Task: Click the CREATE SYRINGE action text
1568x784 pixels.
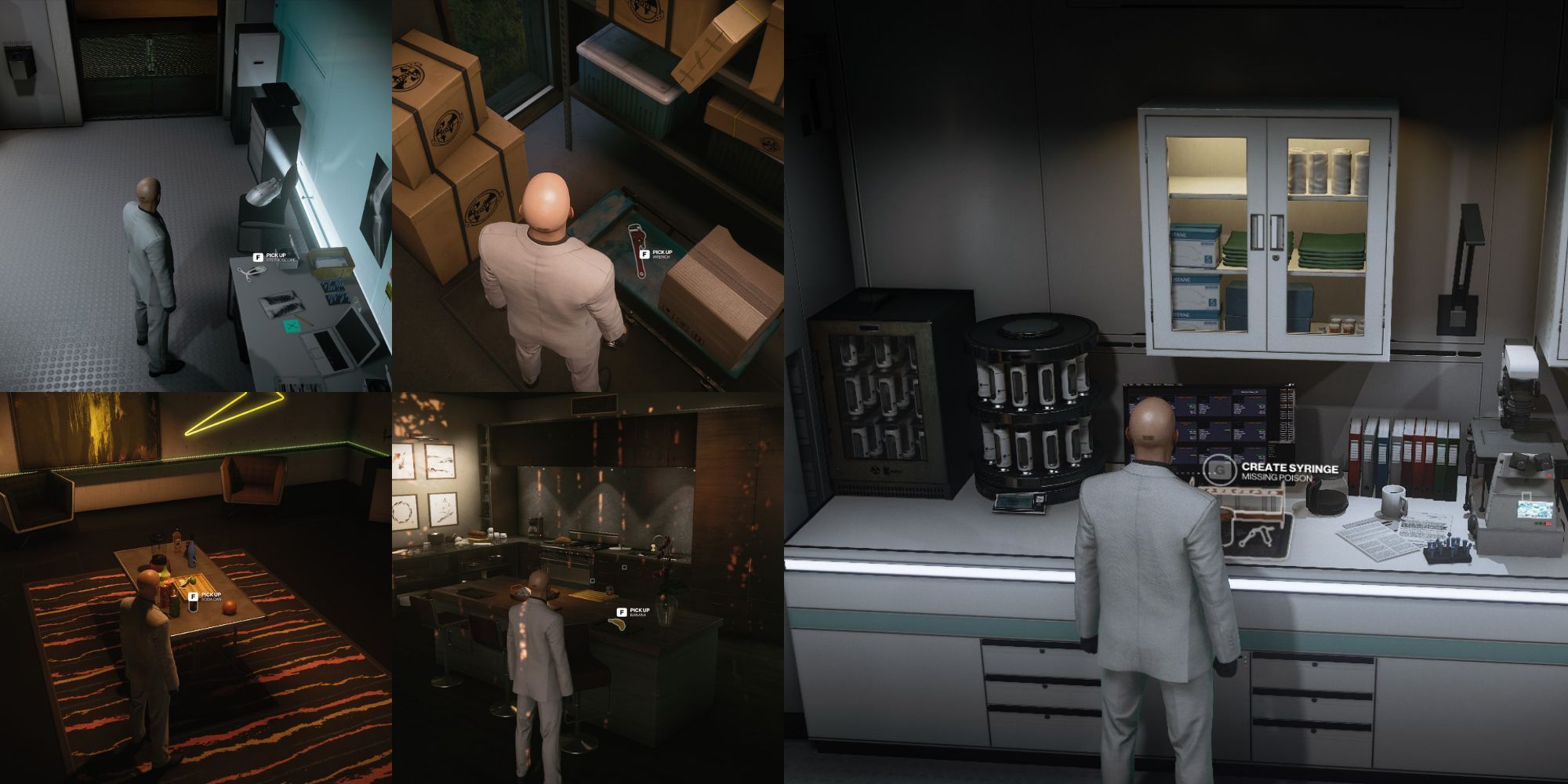Action: coord(1290,467)
